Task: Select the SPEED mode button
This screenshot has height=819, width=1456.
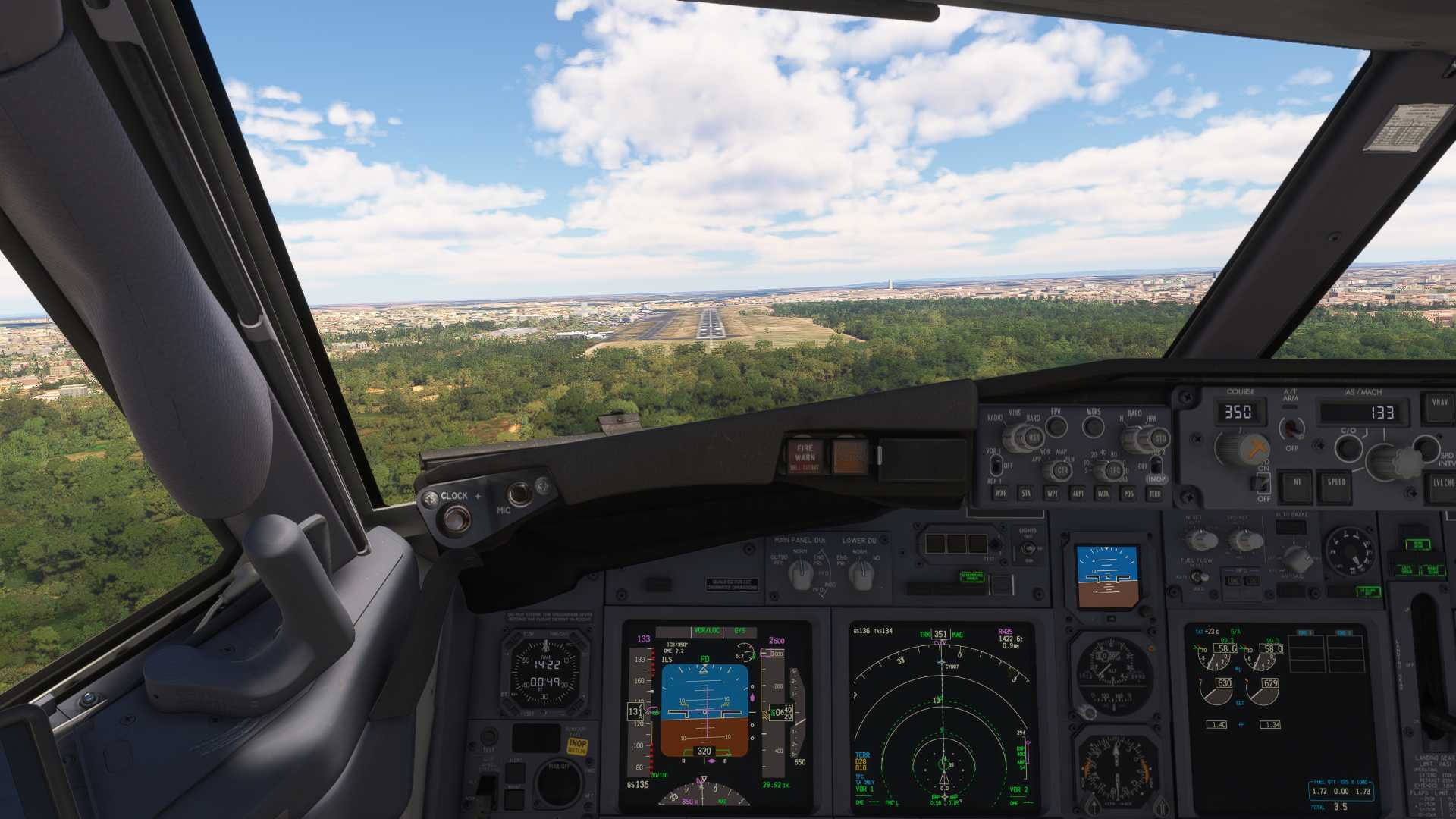Action: pos(1335,486)
